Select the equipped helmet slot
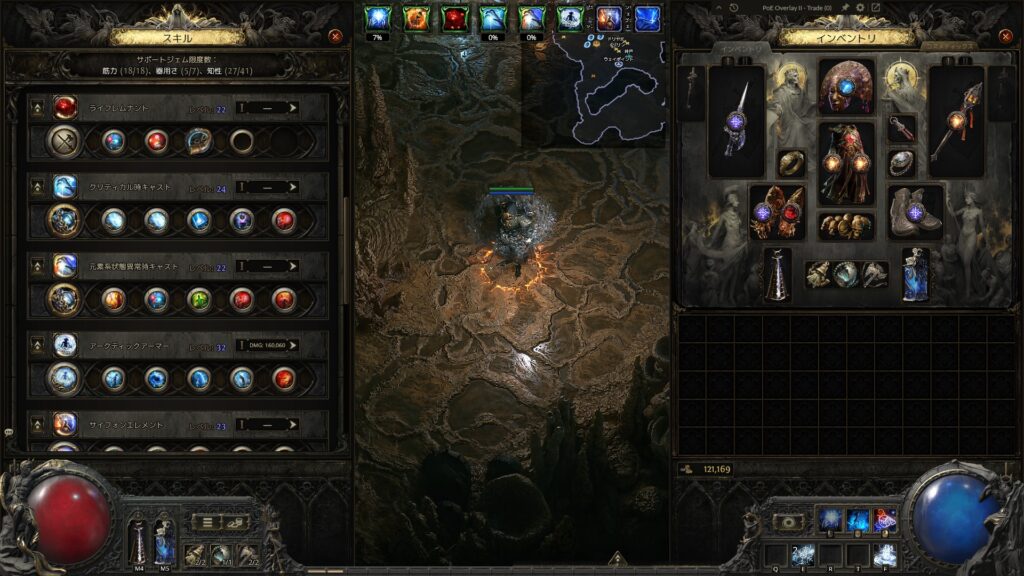 tap(846, 87)
